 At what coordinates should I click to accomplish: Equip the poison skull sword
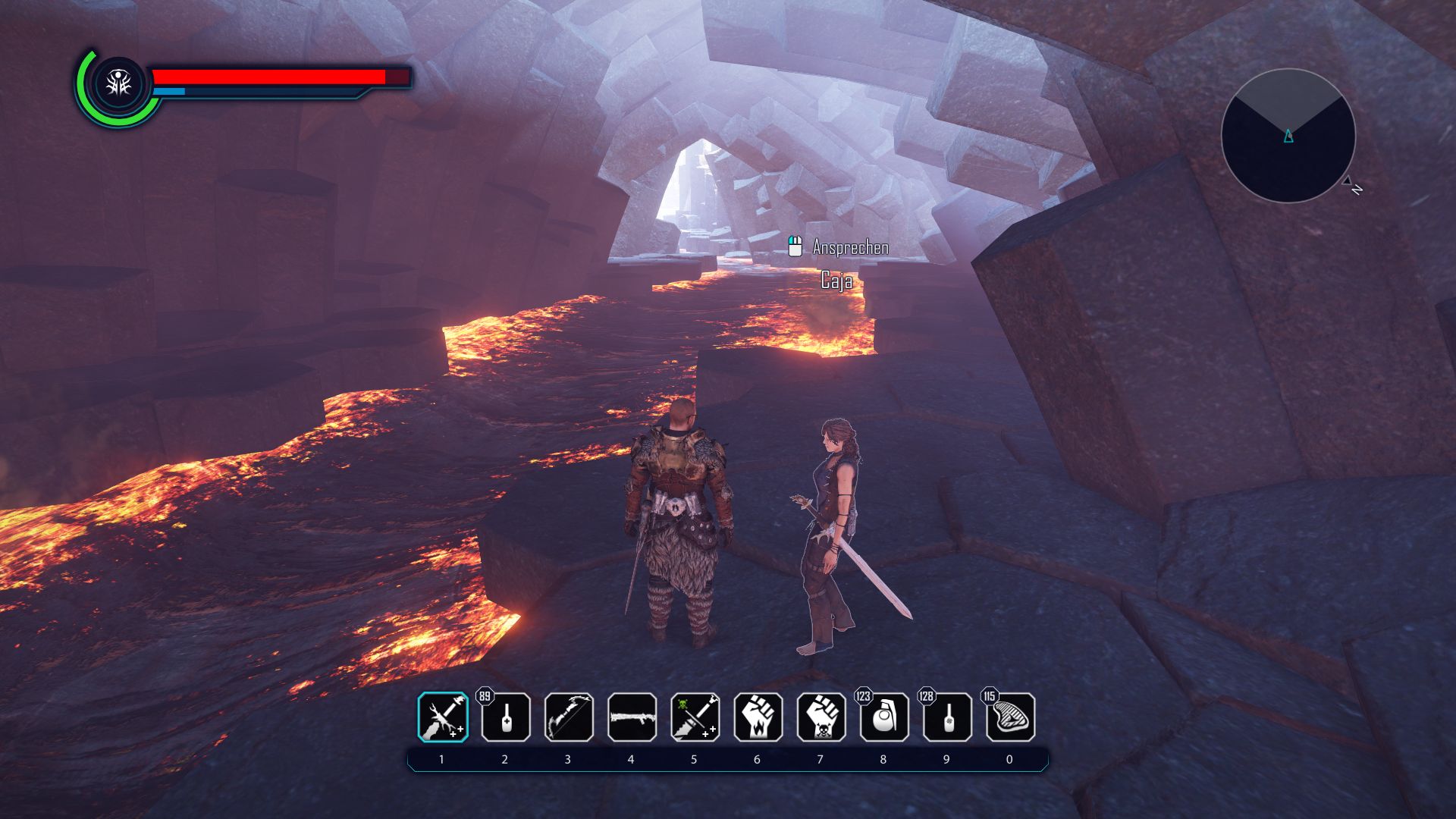tap(695, 717)
